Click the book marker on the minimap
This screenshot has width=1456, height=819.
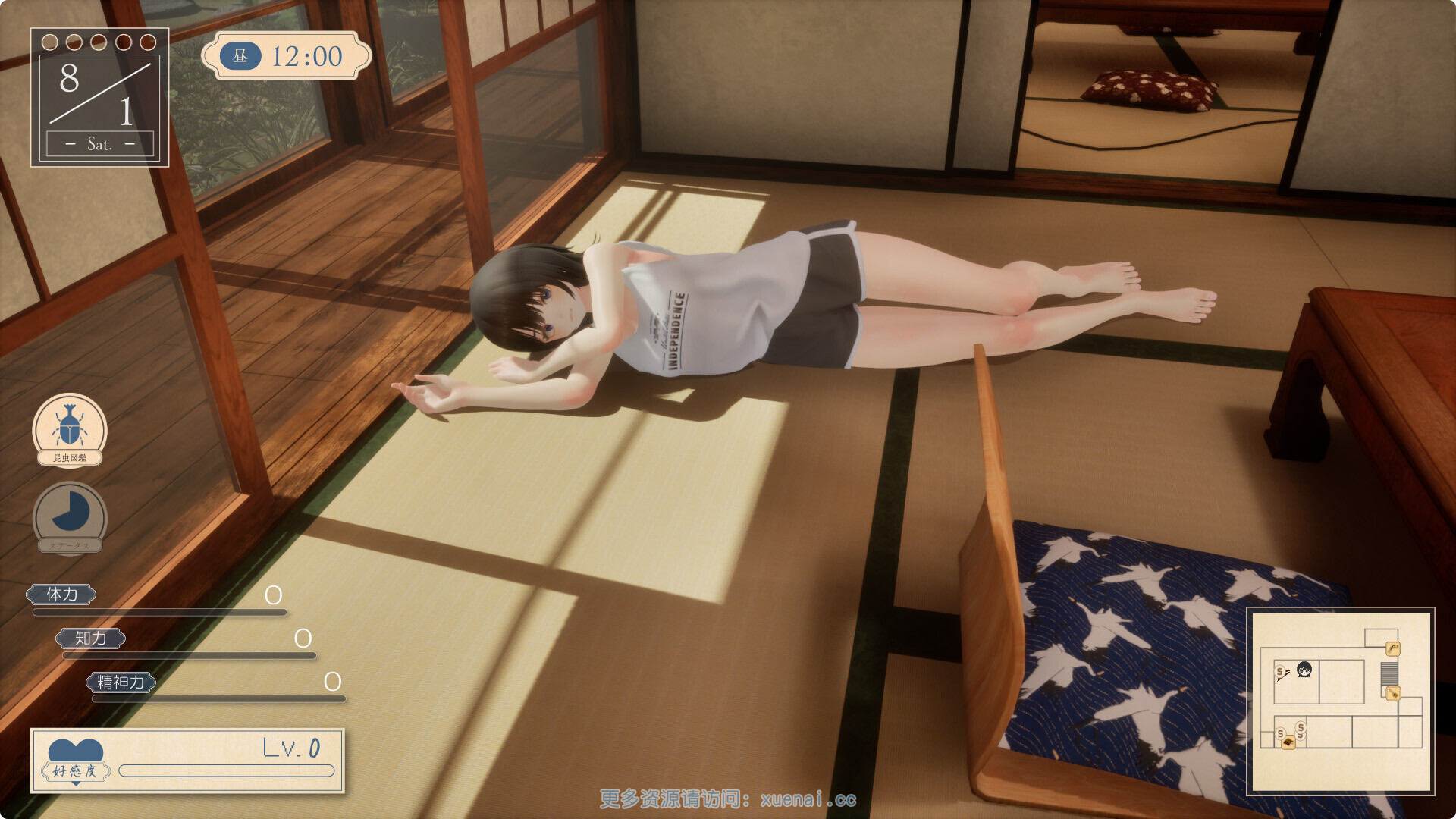[x=1288, y=742]
